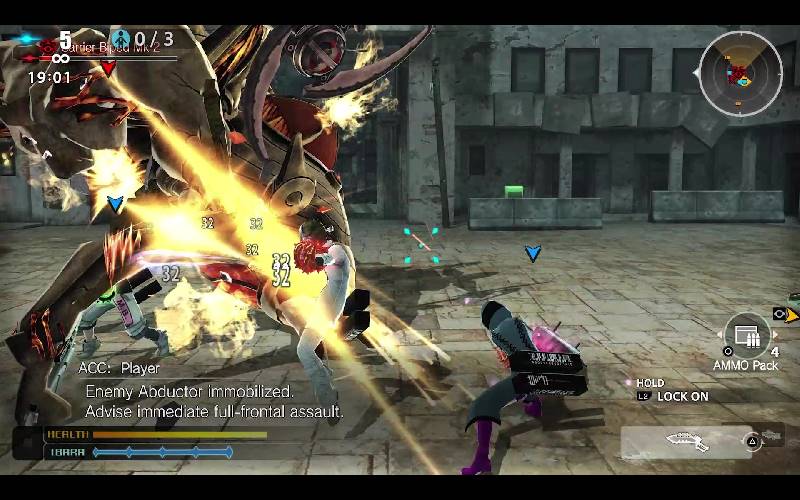This screenshot has width=800, height=500.
Task: Switch to the secondary gun weapon slot
Action: (770, 437)
